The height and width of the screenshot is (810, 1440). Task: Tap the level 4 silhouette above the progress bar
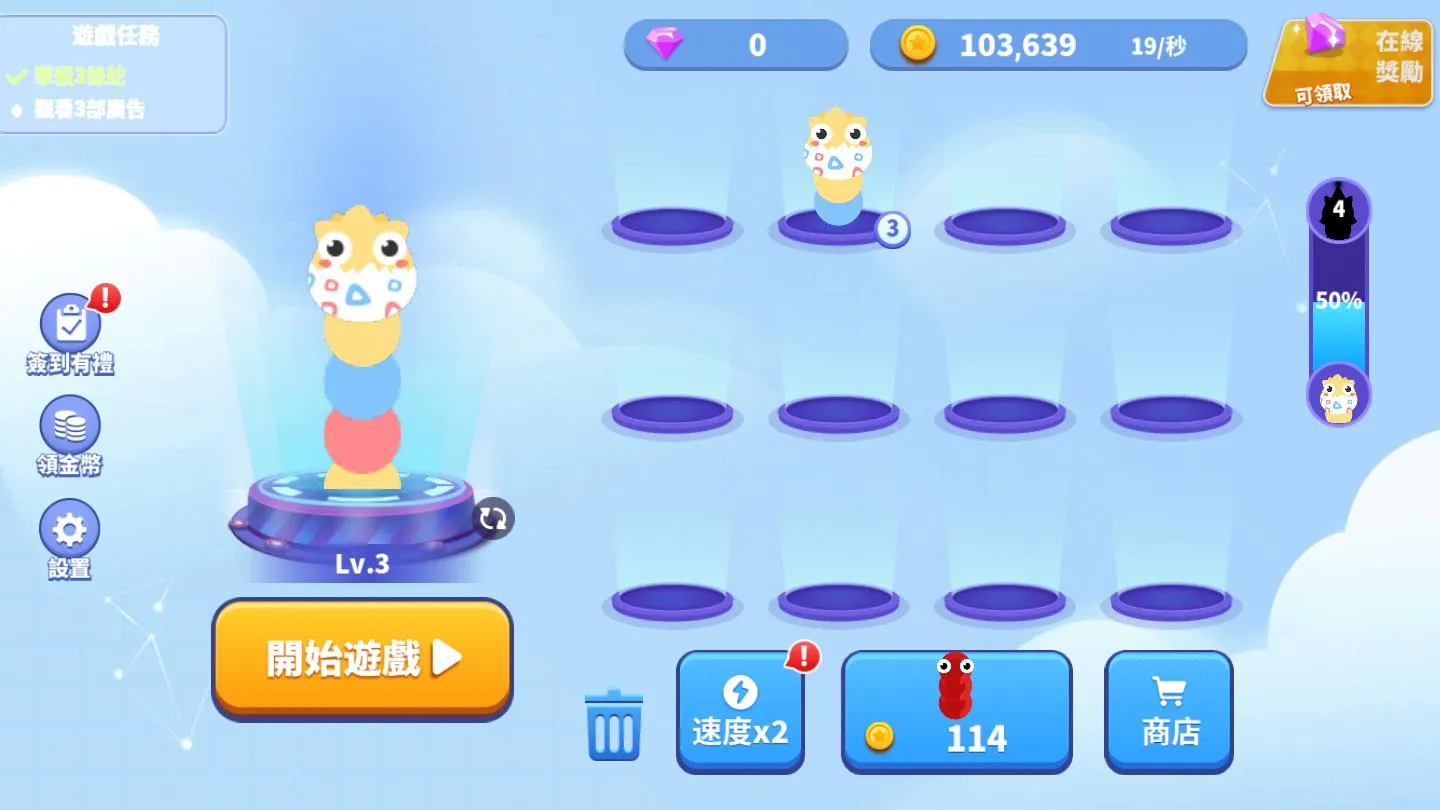click(x=1338, y=210)
